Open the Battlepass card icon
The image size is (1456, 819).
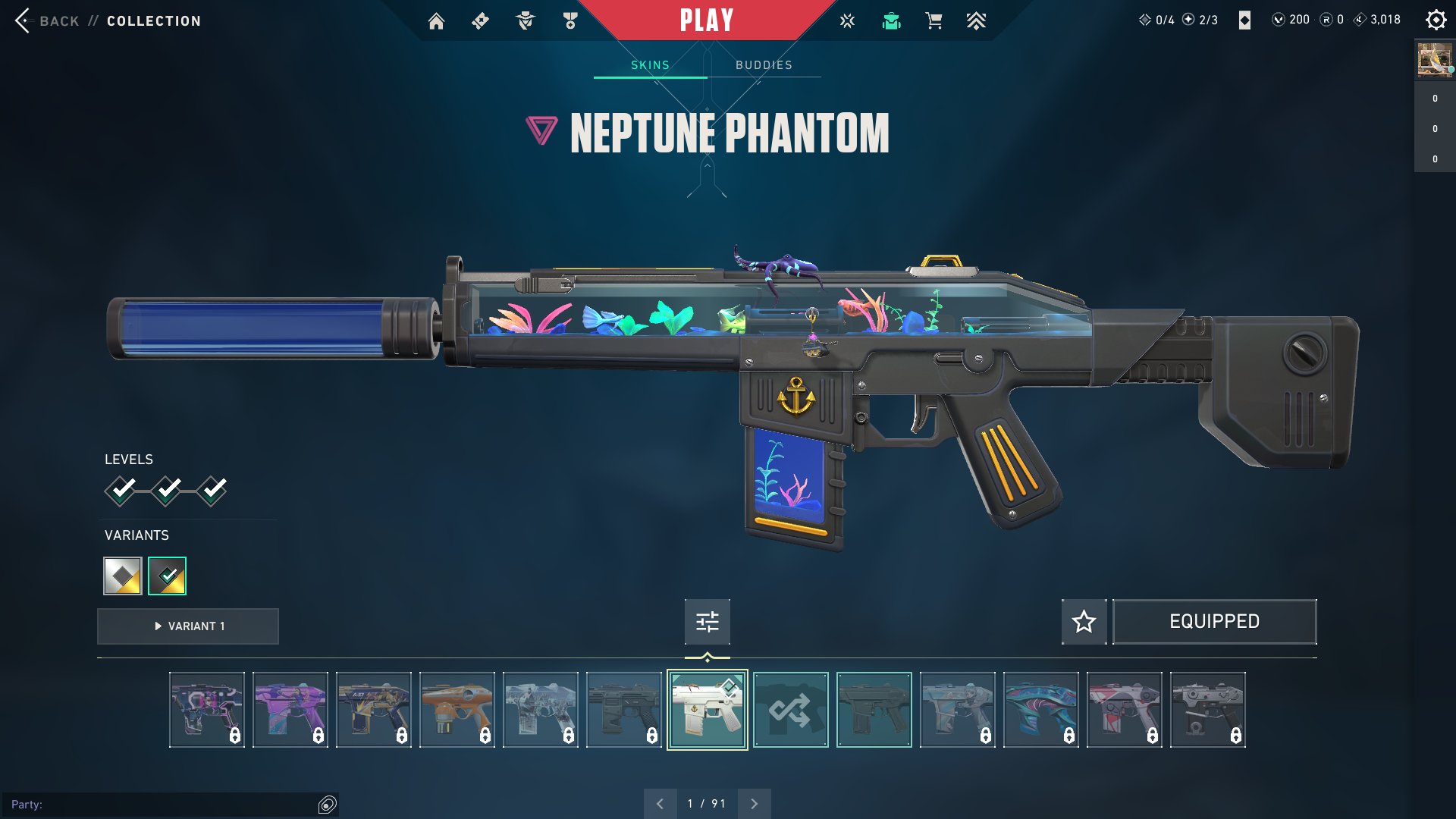[480, 20]
